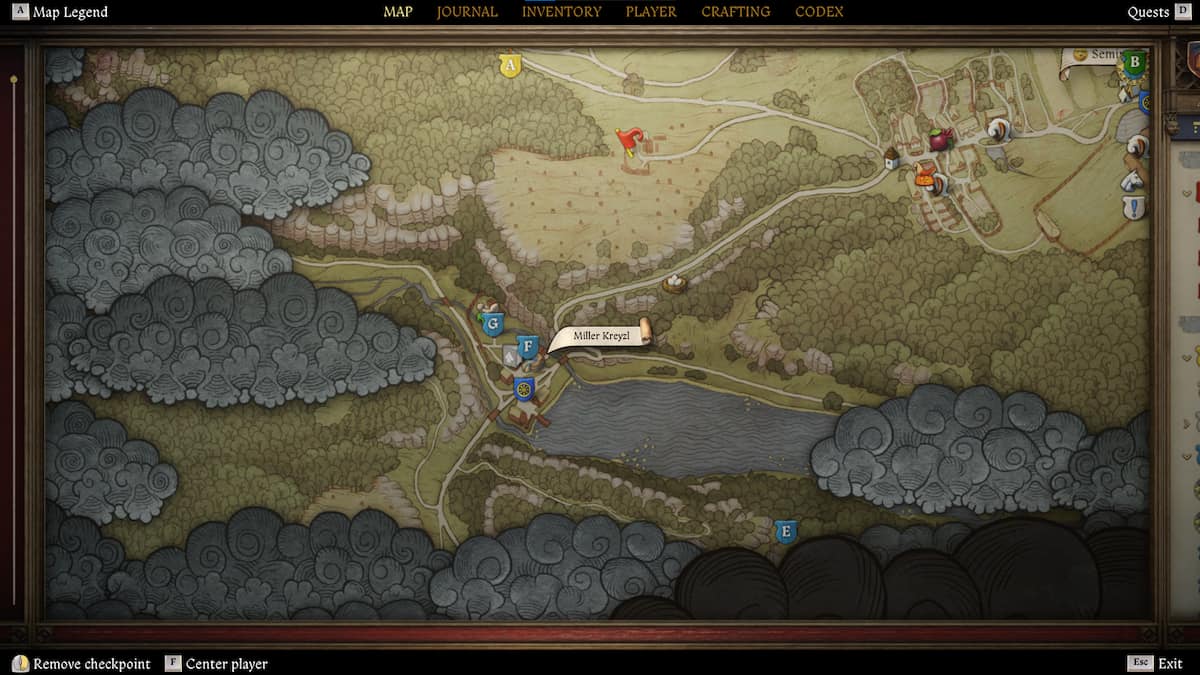Select the blue quest marker G

pos(491,324)
